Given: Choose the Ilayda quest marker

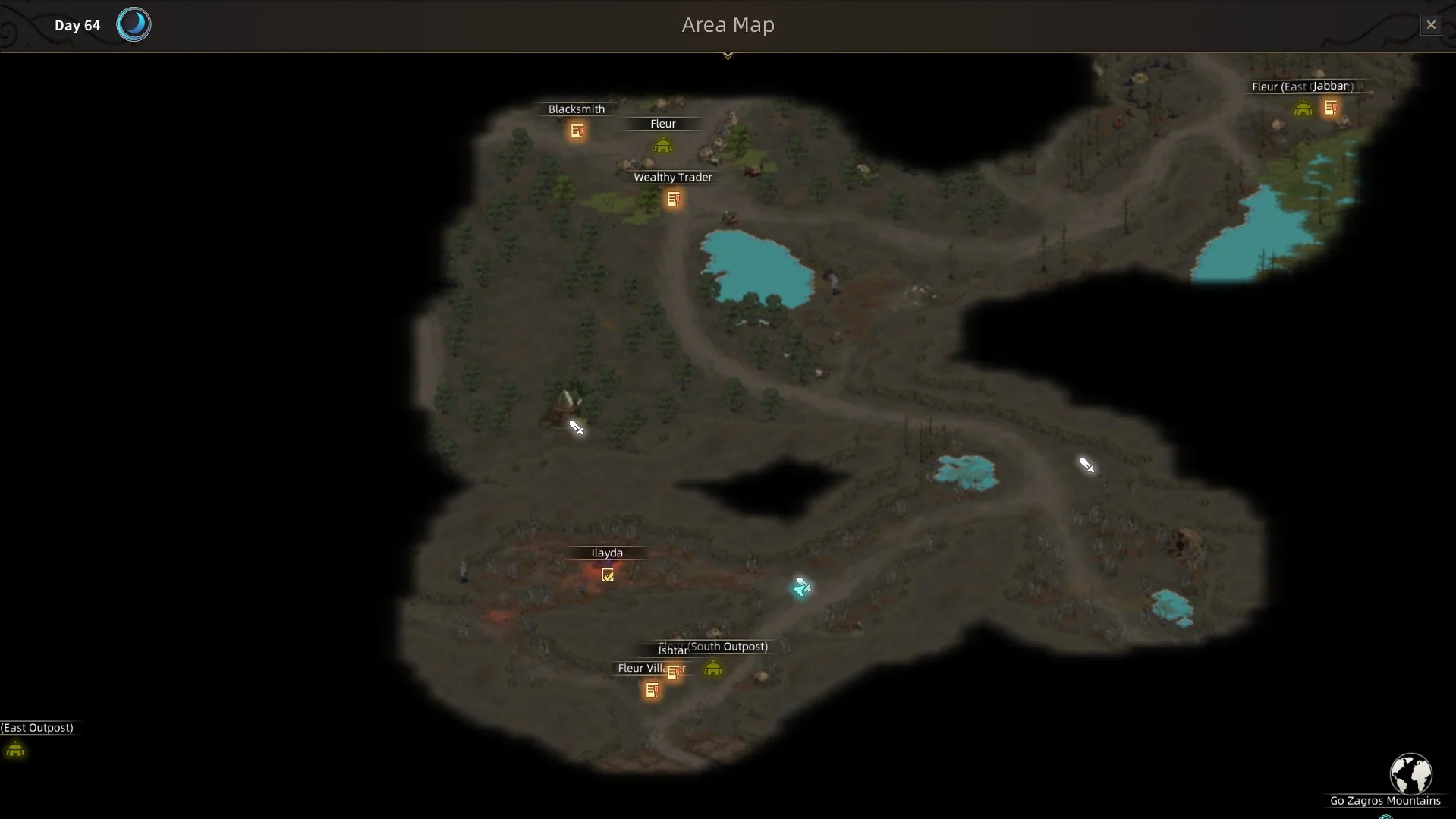Looking at the screenshot, I should (607, 575).
